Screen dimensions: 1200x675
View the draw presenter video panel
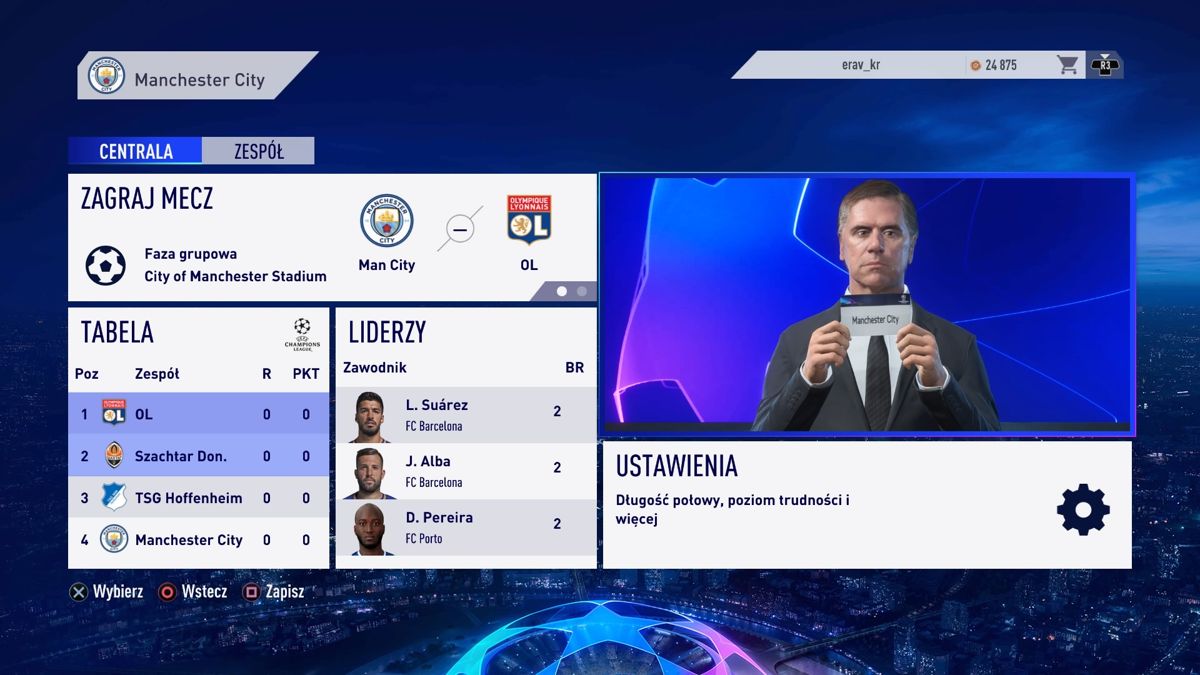[866, 305]
